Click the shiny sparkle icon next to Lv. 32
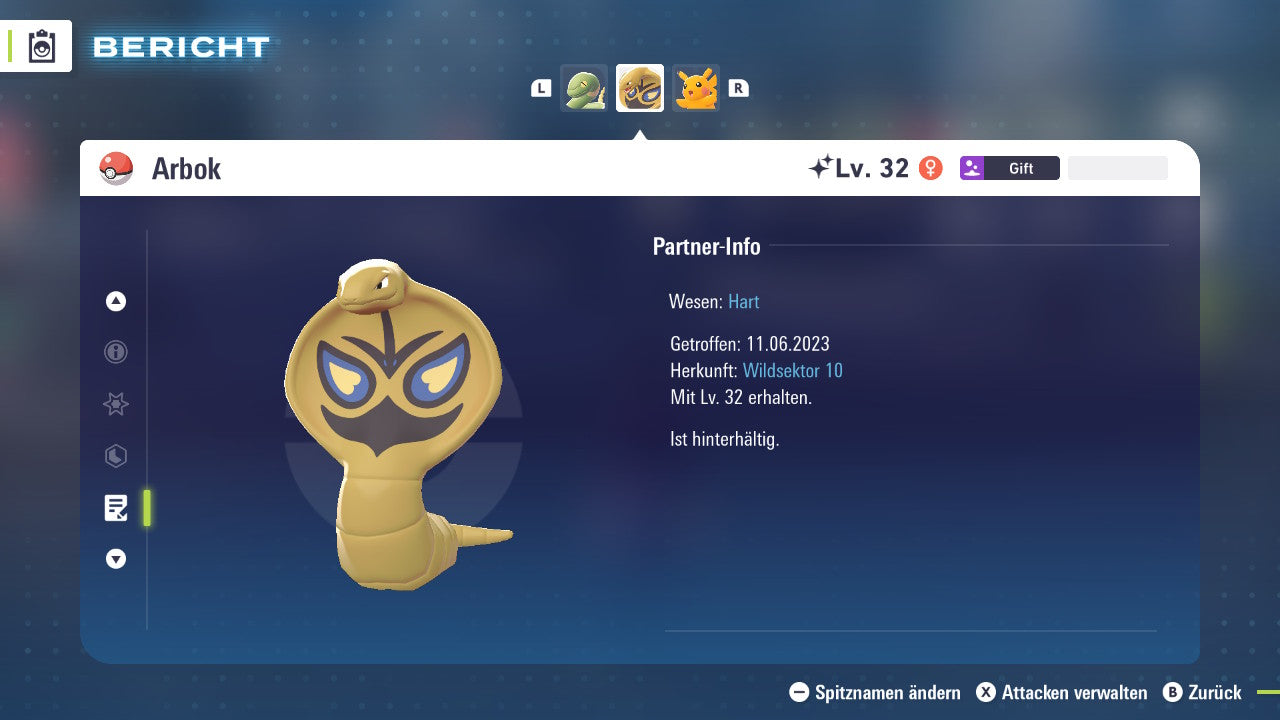Screen dimensions: 1280x720 [x=820, y=165]
